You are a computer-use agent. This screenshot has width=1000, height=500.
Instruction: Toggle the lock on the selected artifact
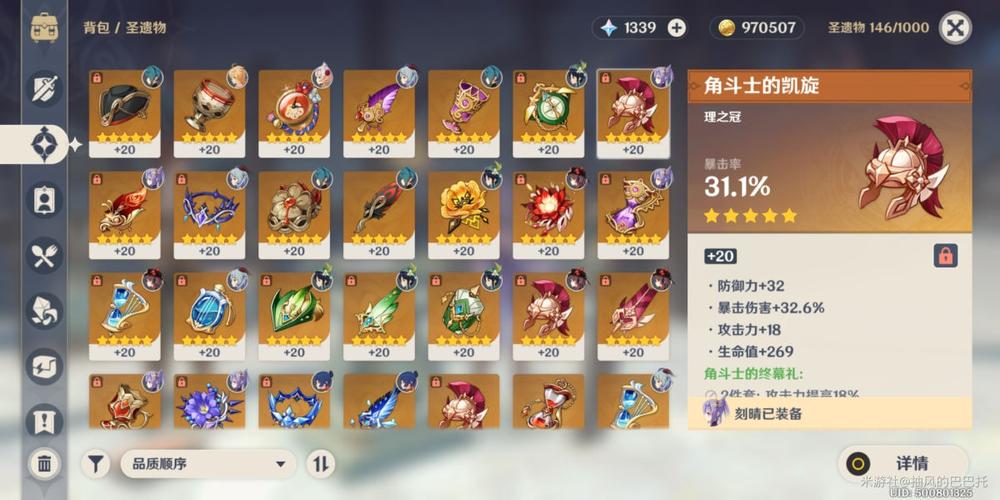[x=944, y=256]
